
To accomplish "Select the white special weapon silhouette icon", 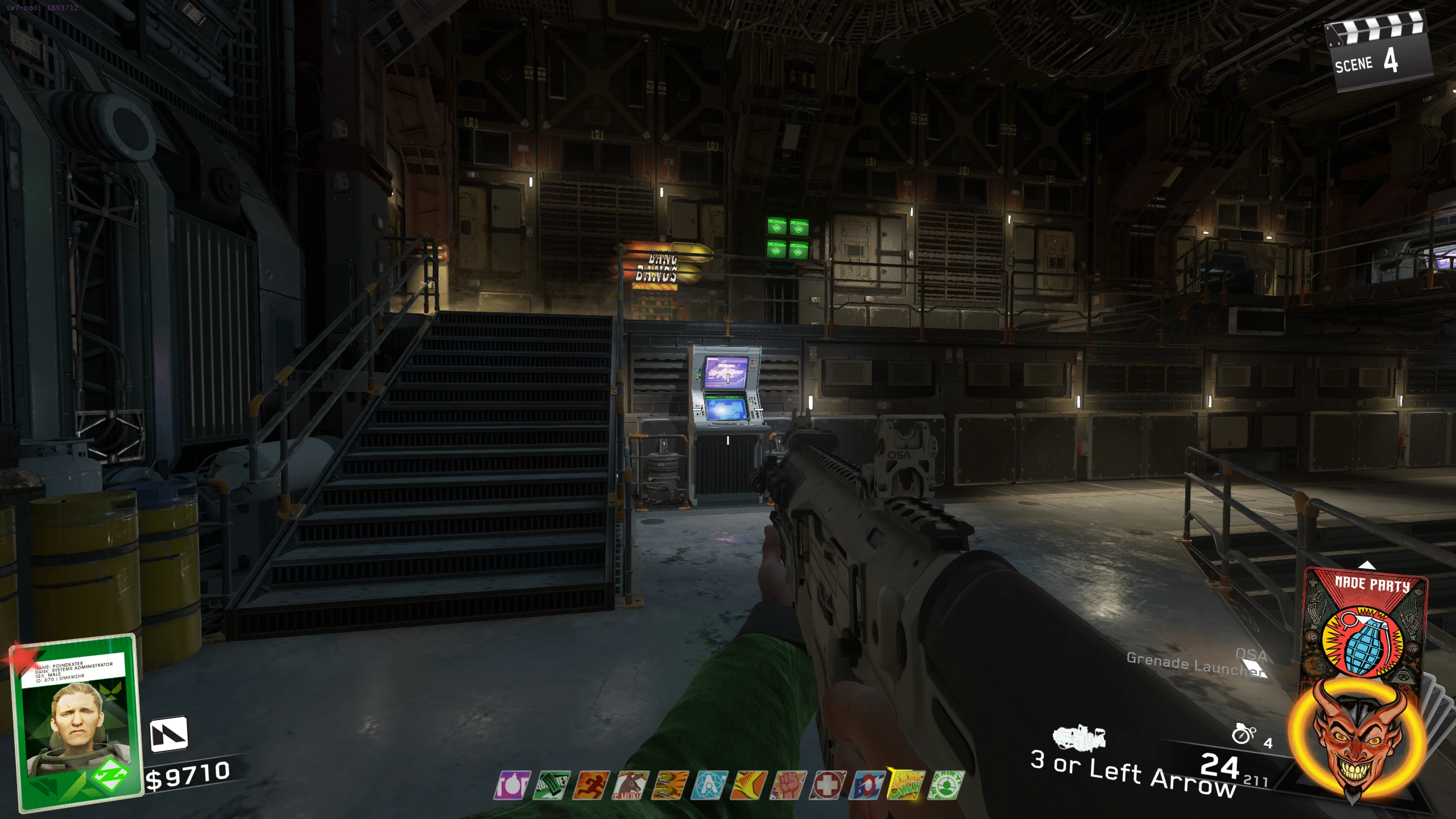I will point(1078,737).
